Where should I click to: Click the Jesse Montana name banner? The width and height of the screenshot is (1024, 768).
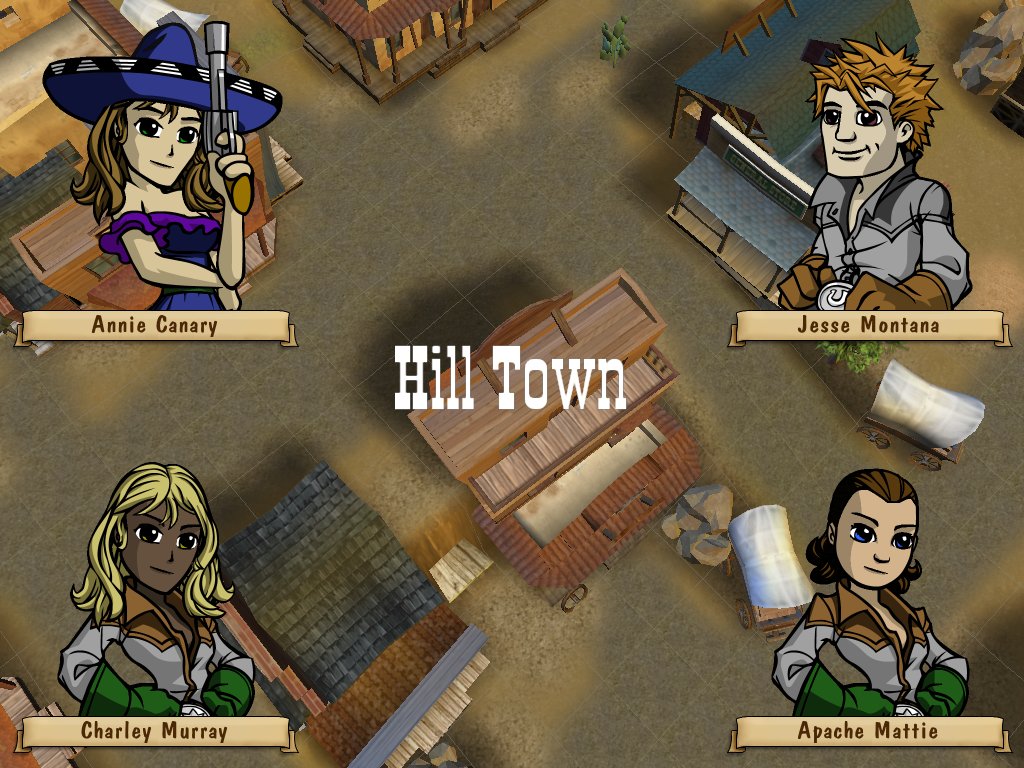tap(868, 325)
